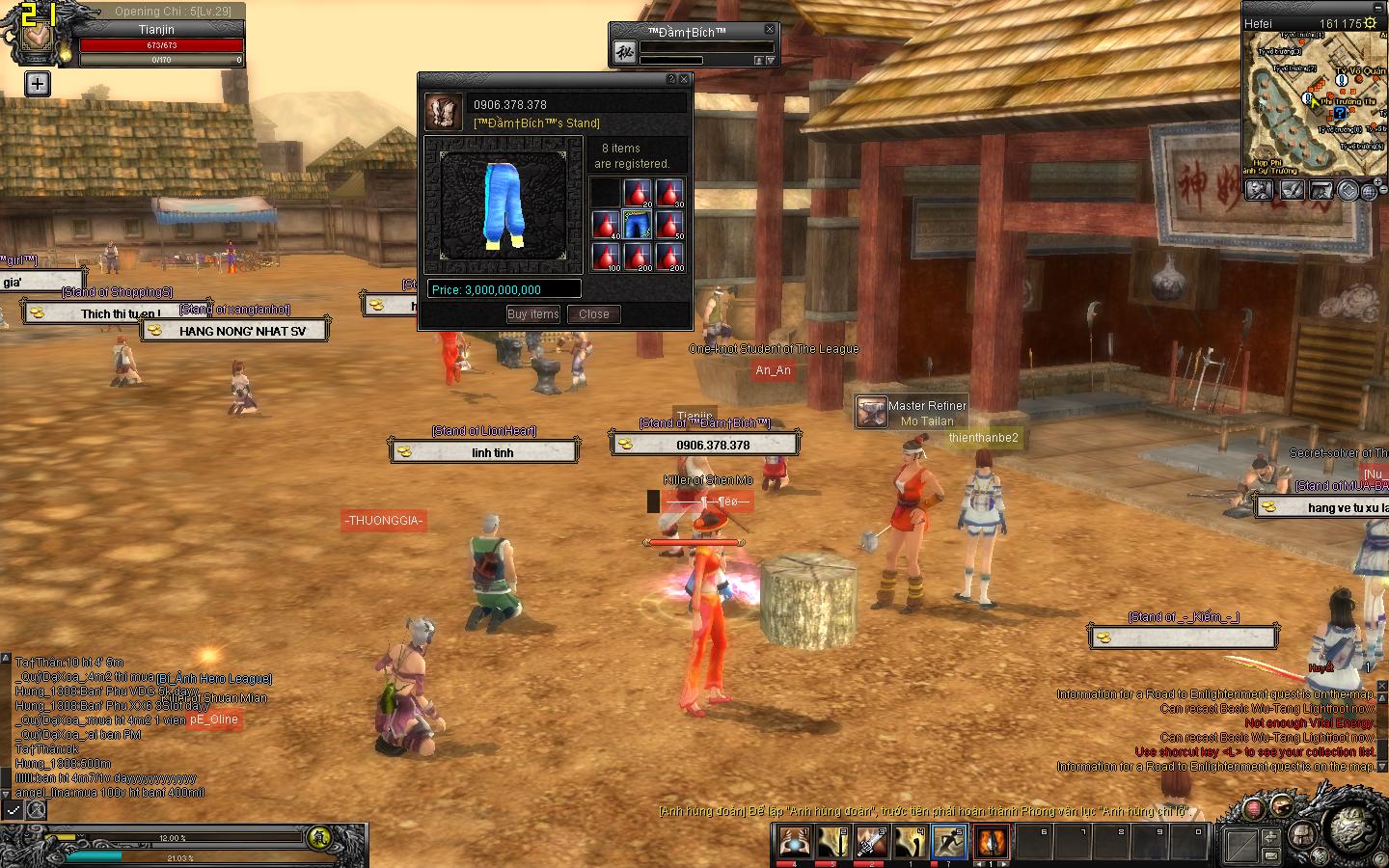
Task: Use the flaming spear item in the quickslot
Action: [992, 839]
